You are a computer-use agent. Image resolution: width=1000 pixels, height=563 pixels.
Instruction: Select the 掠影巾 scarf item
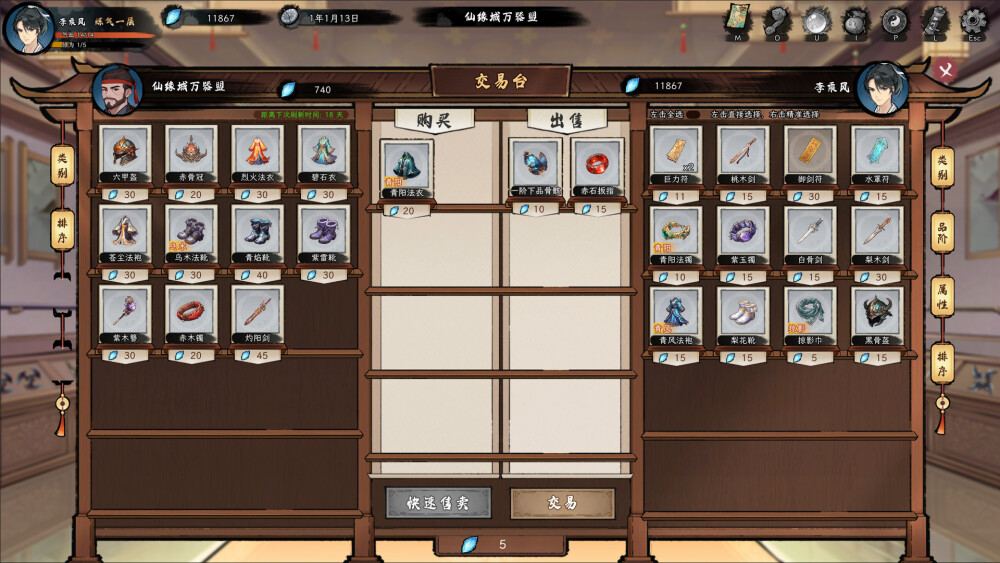(810, 311)
